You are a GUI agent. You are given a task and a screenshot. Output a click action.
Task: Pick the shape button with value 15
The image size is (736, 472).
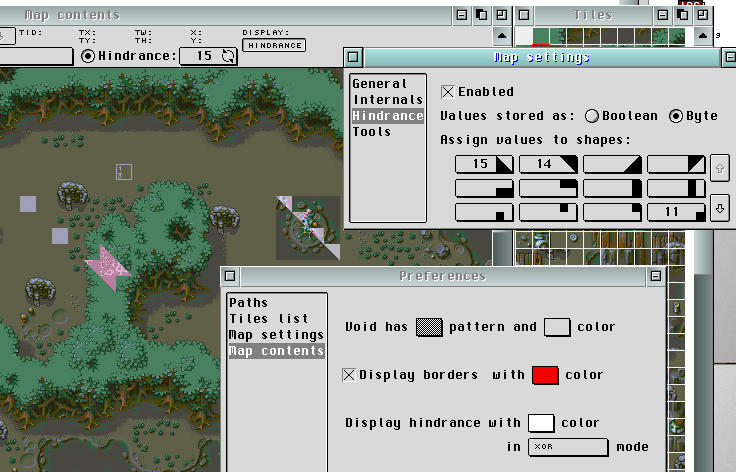tap(484, 164)
